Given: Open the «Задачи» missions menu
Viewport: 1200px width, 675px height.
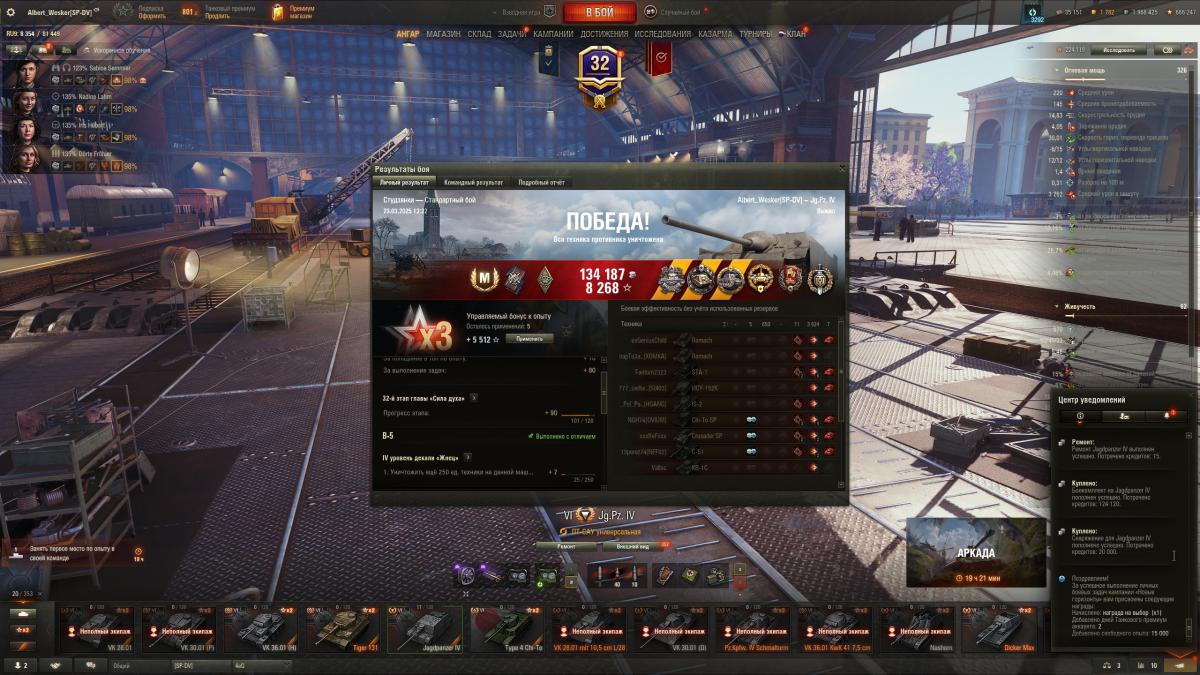Looking at the screenshot, I should (512, 34).
